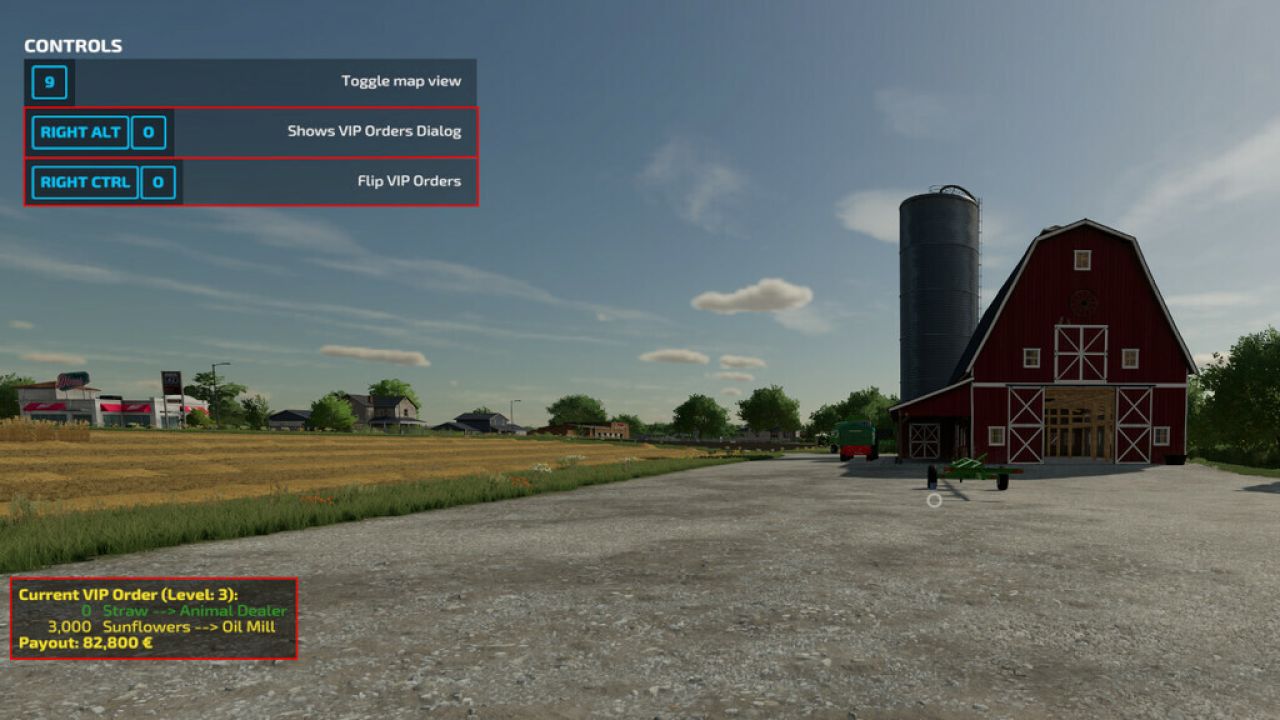Image resolution: width=1280 pixels, height=720 pixels.
Task: Click the "0" key icon beside RIGHT CTRL
Action: click(x=158, y=183)
